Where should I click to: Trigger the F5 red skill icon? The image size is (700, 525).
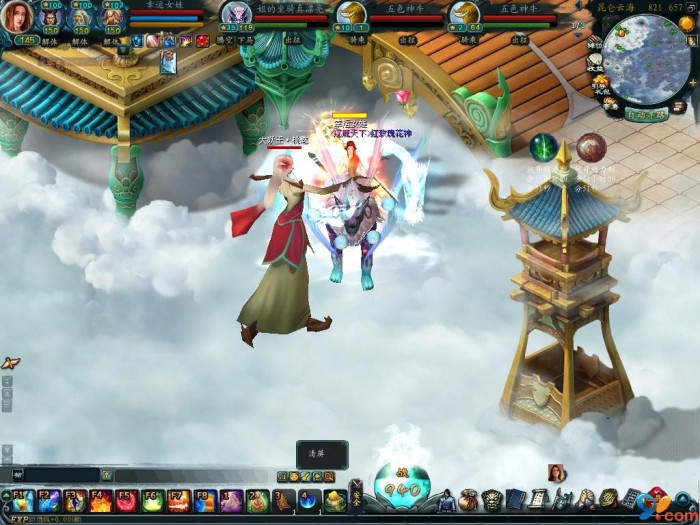126,500
